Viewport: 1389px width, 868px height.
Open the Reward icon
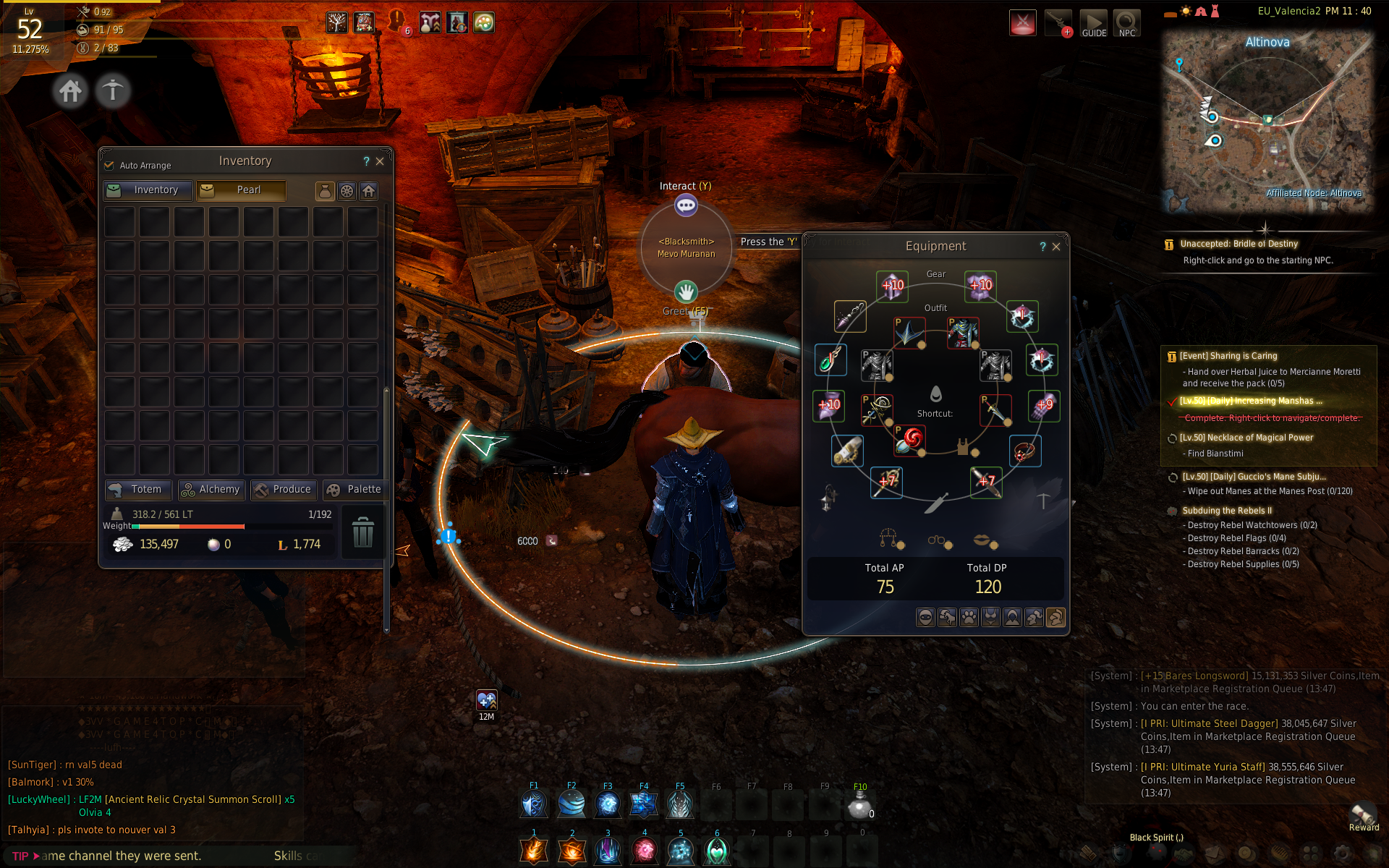click(1364, 817)
